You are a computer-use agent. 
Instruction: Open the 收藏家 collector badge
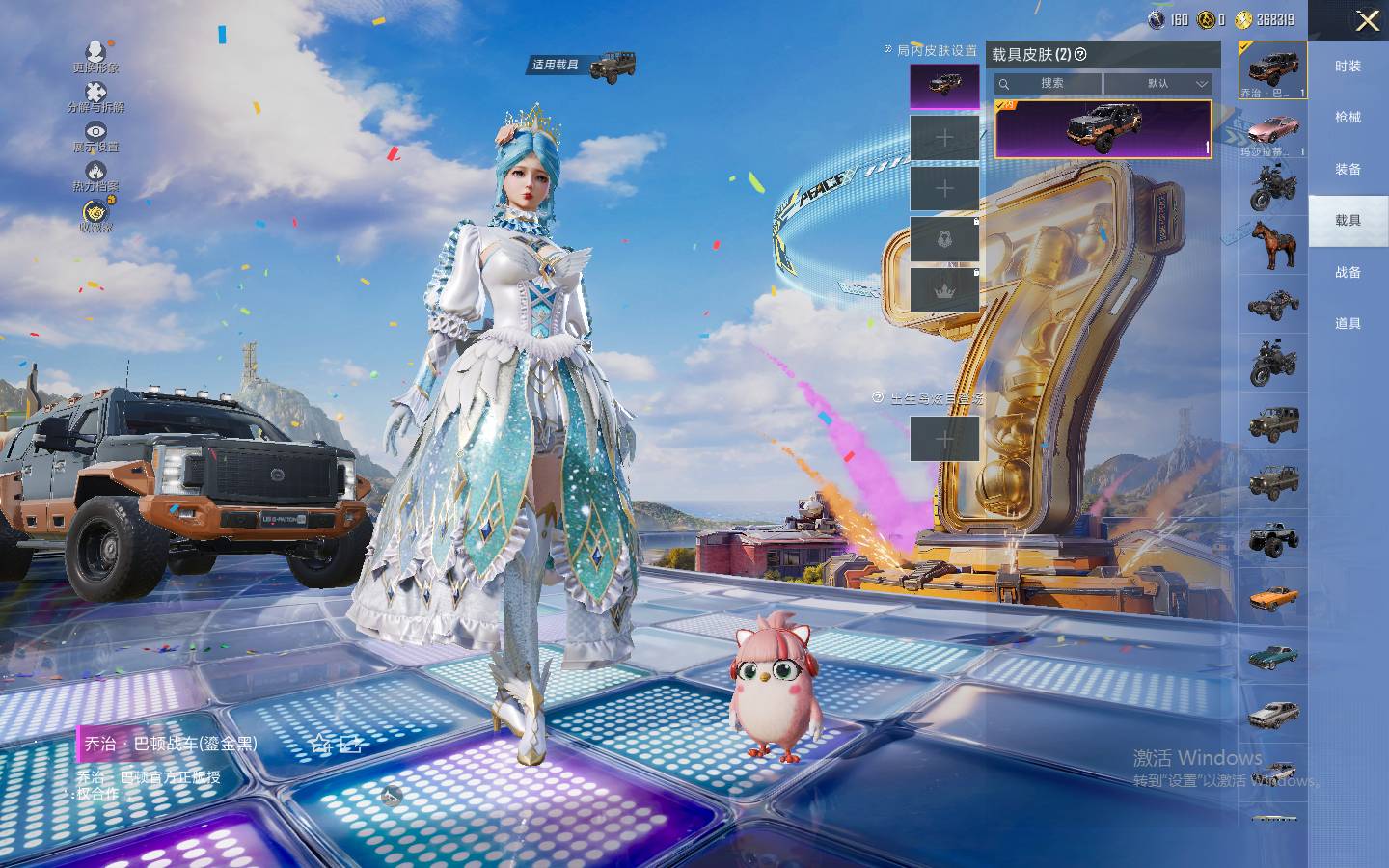pyautogui.click(x=95, y=216)
